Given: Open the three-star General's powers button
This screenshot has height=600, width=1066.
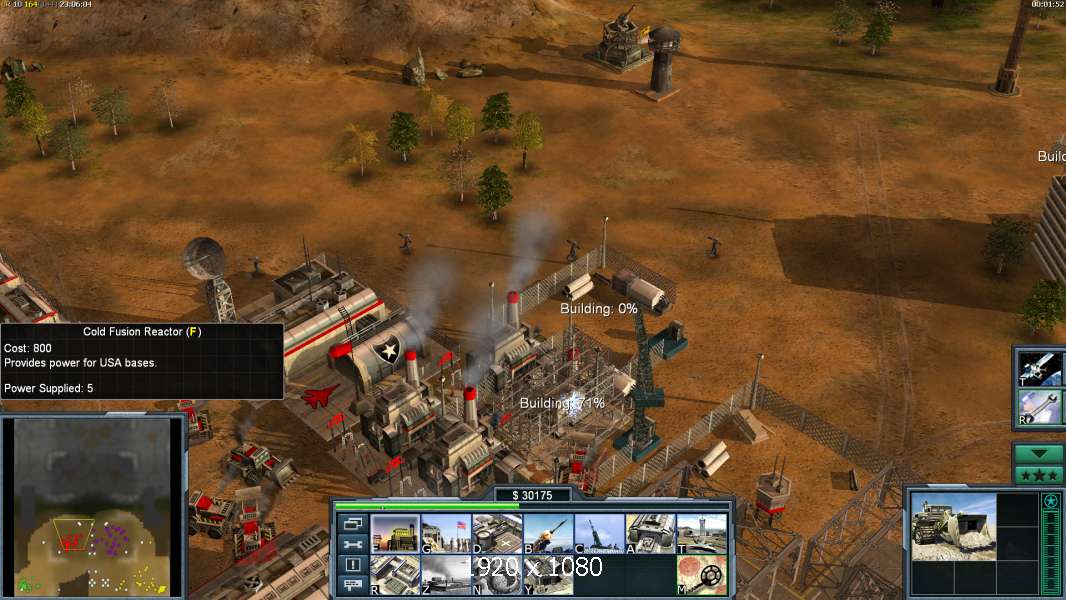Looking at the screenshot, I should click(1039, 474).
